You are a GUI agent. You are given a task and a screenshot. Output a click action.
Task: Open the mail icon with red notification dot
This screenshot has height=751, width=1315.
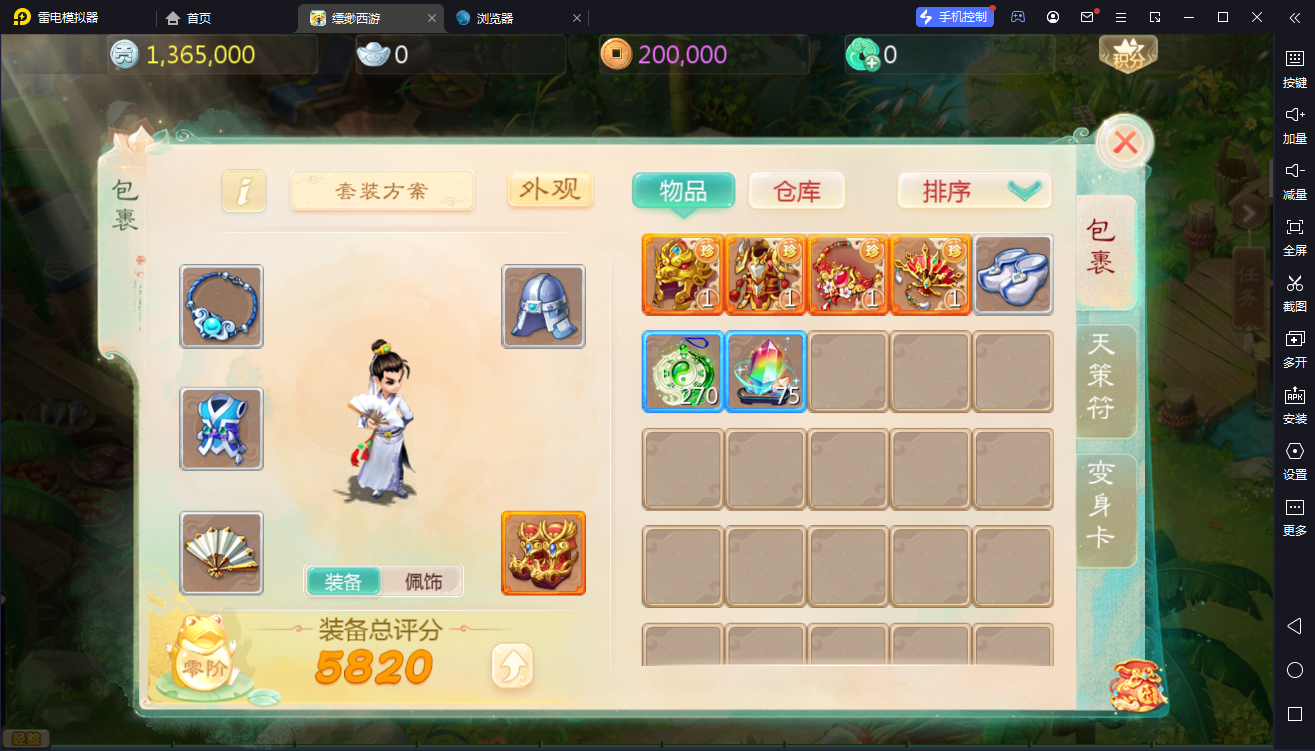pos(1086,17)
